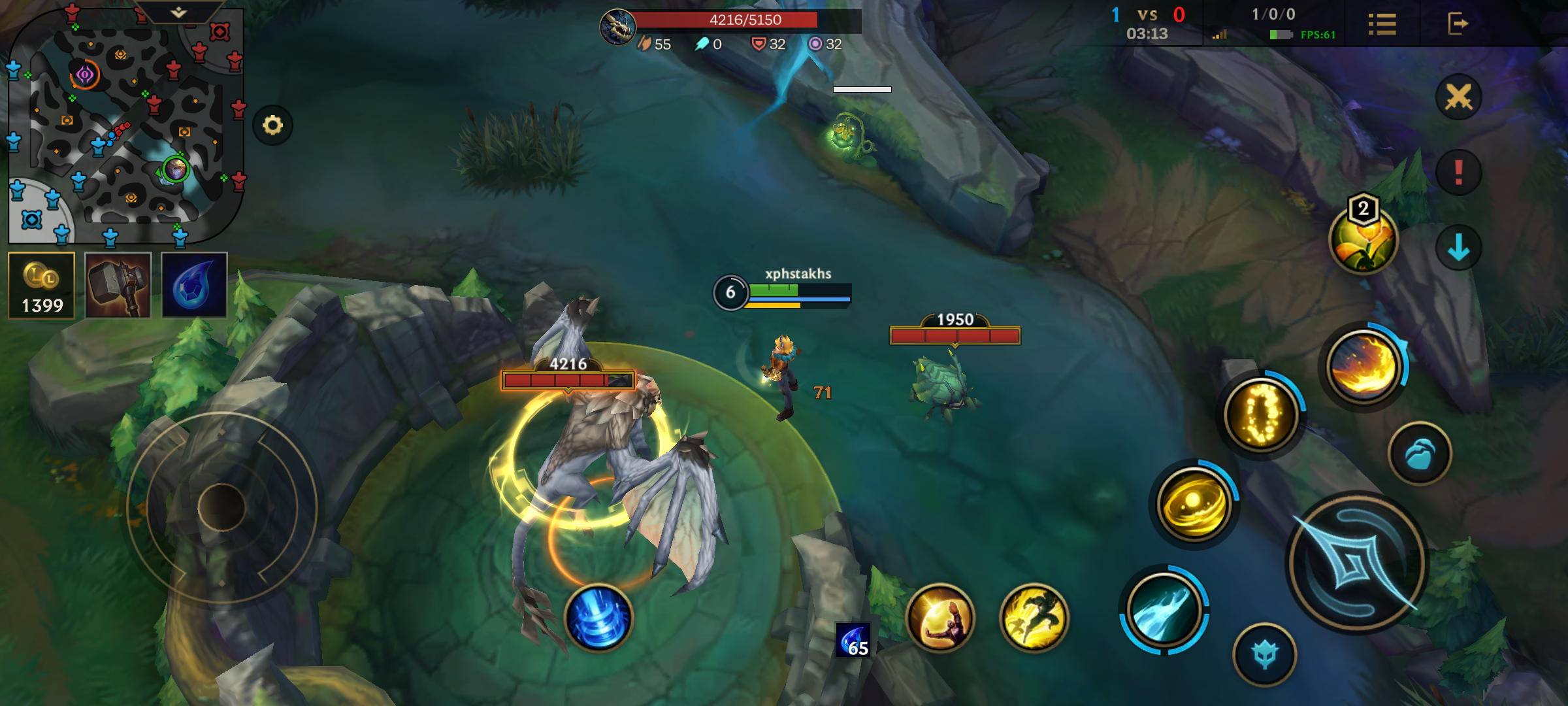Screen dimensions: 1568x706
Task: Close the ping panel with X button
Action: (x=1458, y=97)
